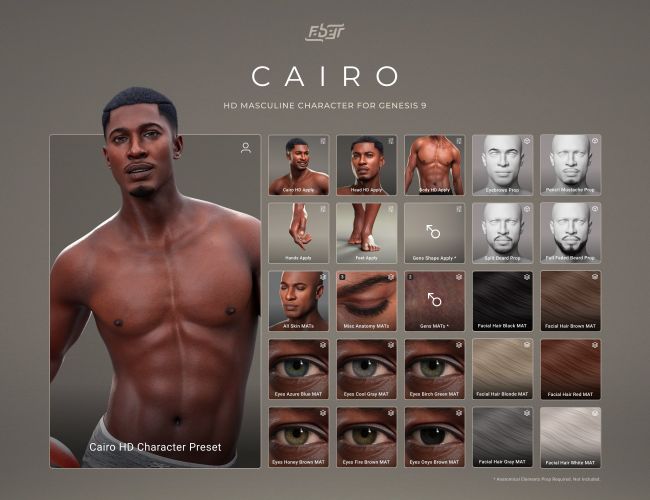Select the Facial Hair Brown MAT
Image resolution: width=650 pixels, height=500 pixels.
570,301
